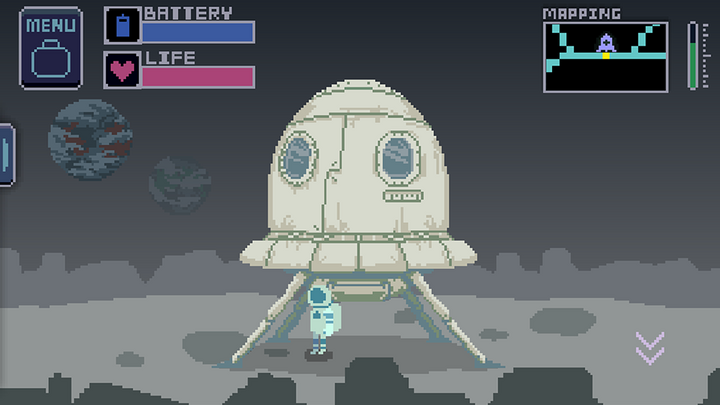Screen dimensions: 720x405
Task: Expand the side panel tab on left edge
Action: click(x=6, y=155)
